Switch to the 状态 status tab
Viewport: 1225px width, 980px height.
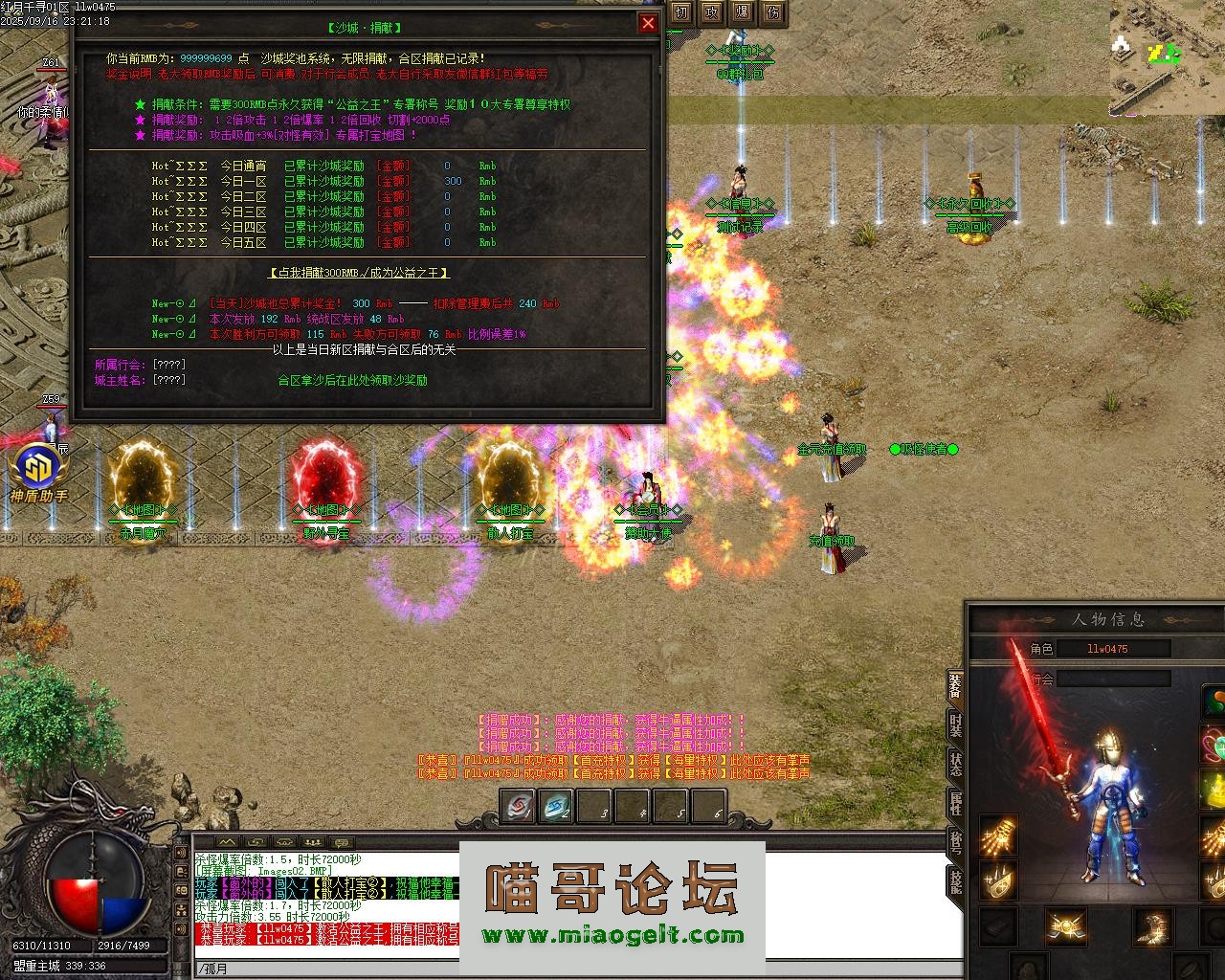pyautogui.click(x=955, y=764)
